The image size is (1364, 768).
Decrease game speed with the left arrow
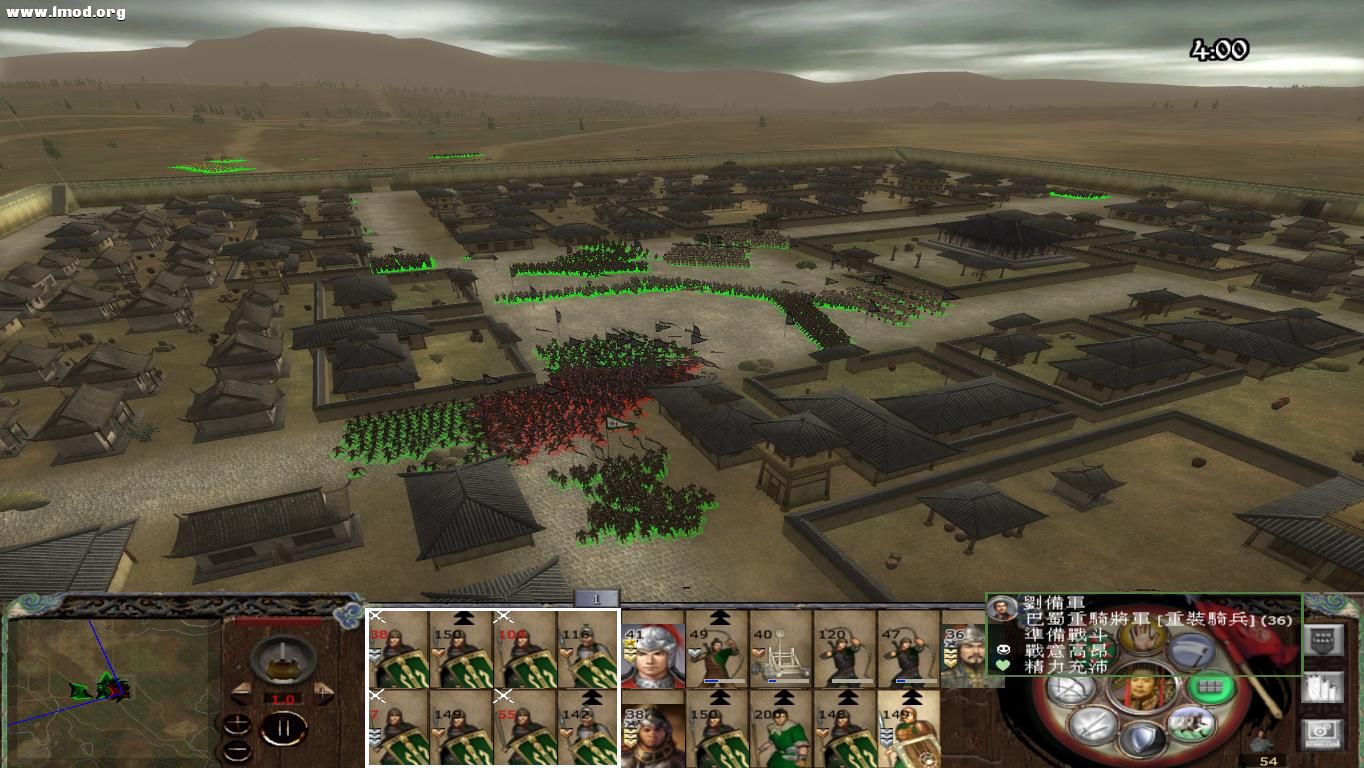[x=240, y=691]
